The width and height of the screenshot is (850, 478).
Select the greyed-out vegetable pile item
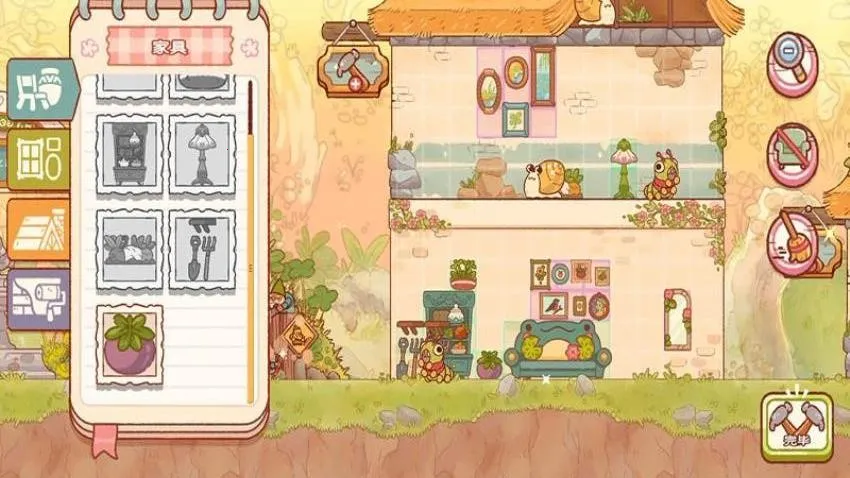click(x=130, y=250)
